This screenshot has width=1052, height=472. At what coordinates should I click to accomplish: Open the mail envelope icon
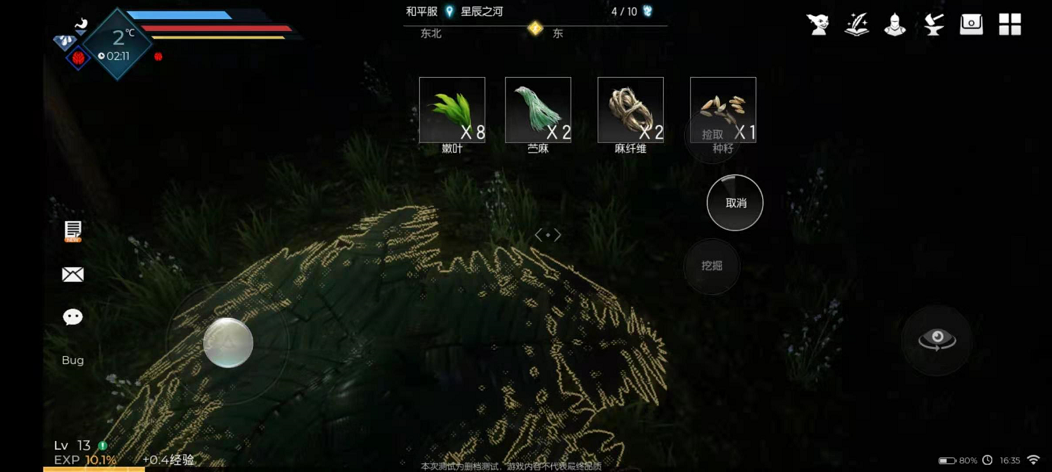73,274
